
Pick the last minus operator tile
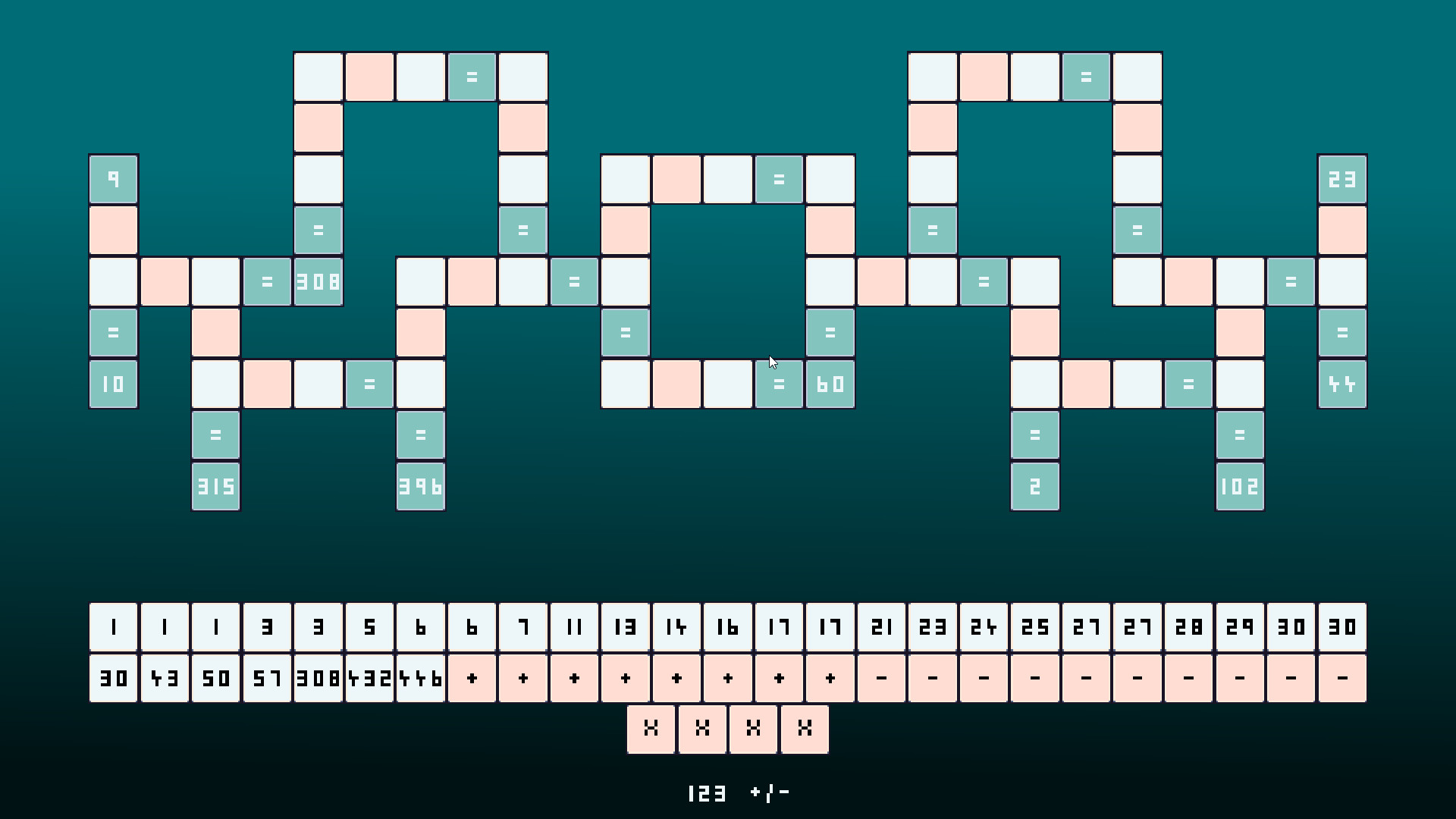pyautogui.click(x=1342, y=678)
